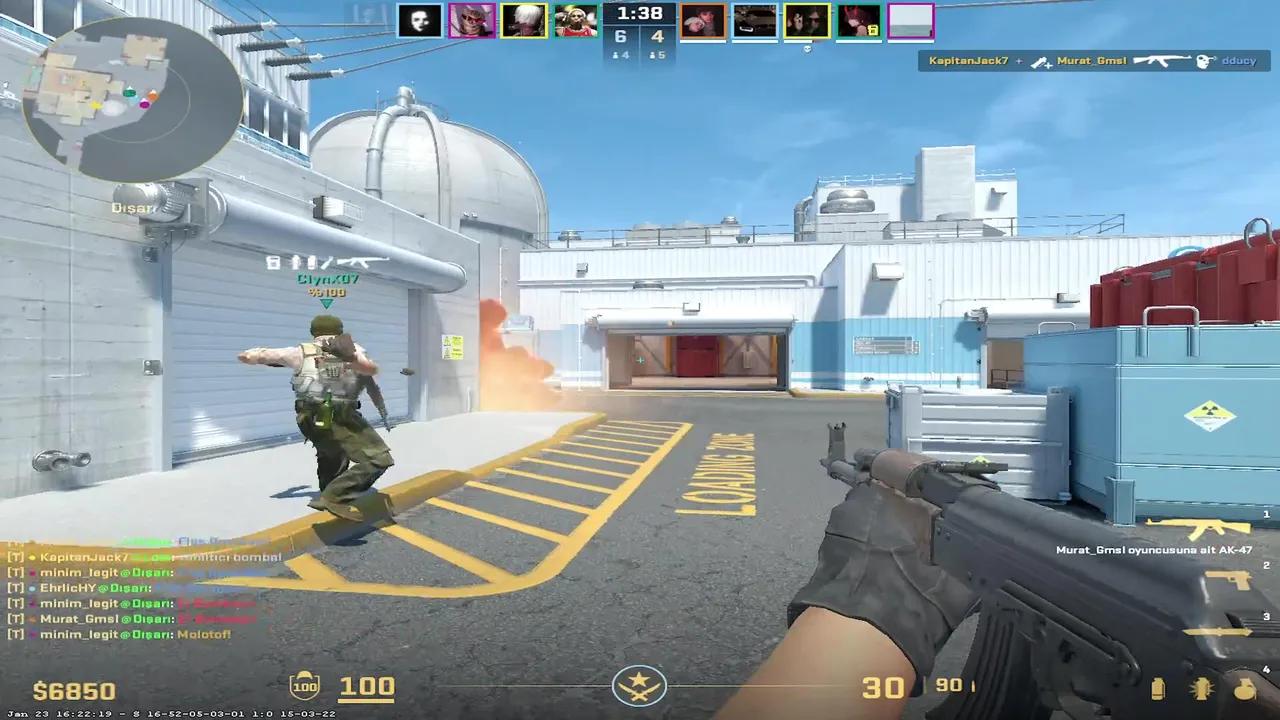Select the pistol in weapon slot 2
1280x720 pixels.
coord(1226,580)
